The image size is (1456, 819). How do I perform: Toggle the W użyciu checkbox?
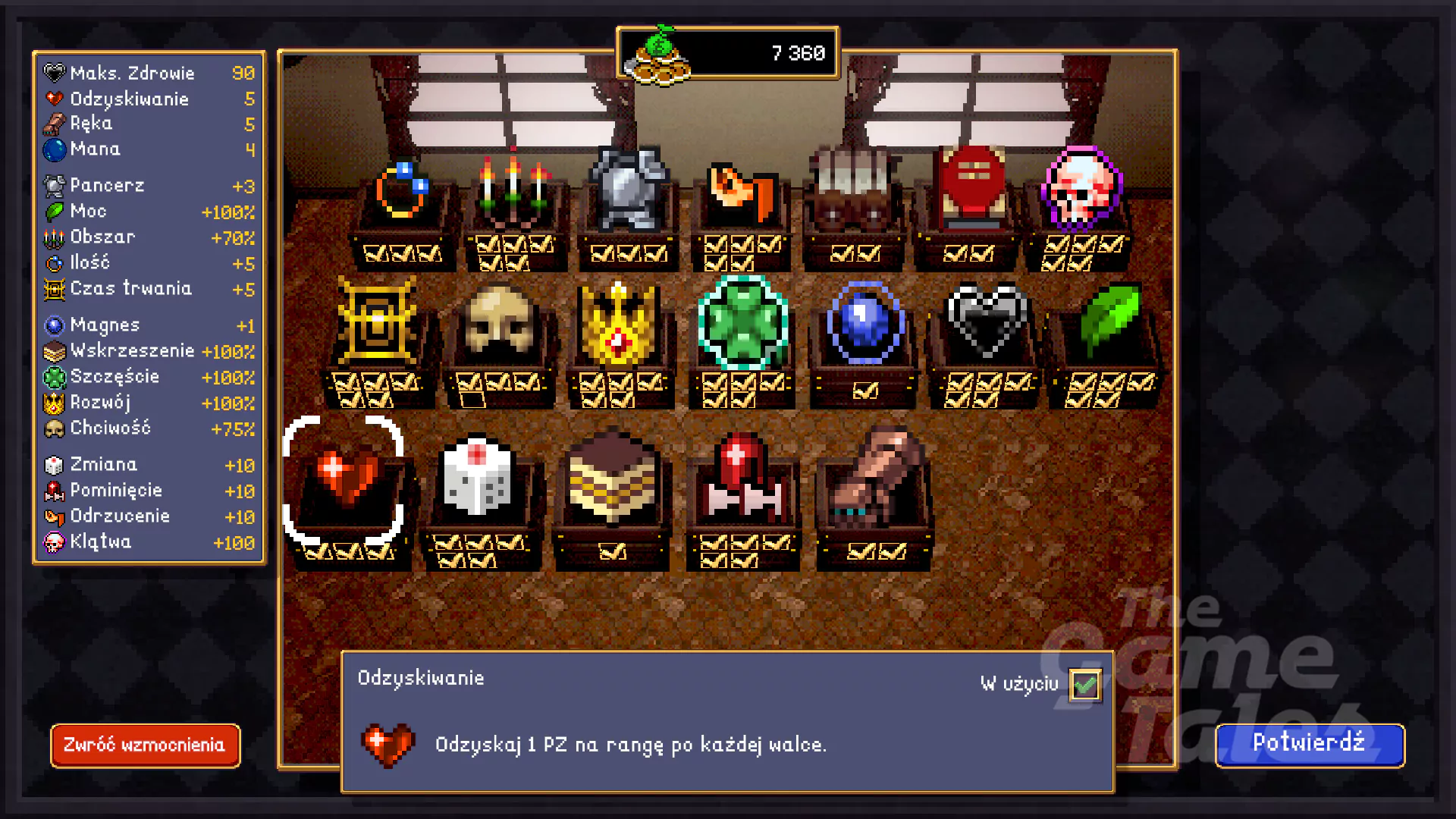[1084, 685]
